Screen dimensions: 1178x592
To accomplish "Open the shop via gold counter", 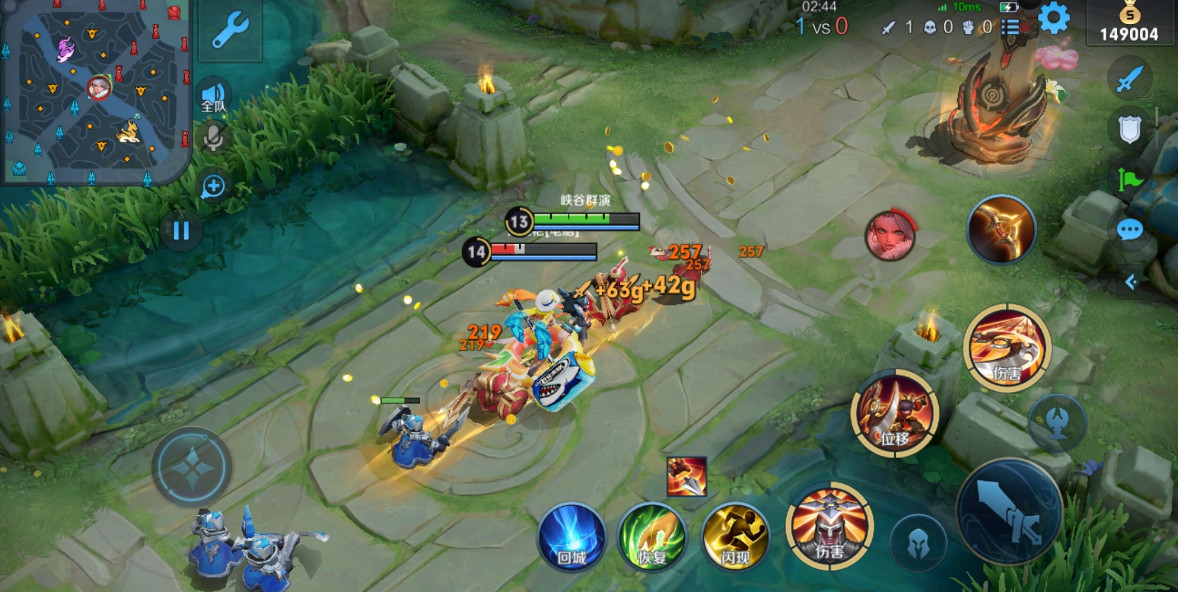I will pyautogui.click(x=1131, y=24).
